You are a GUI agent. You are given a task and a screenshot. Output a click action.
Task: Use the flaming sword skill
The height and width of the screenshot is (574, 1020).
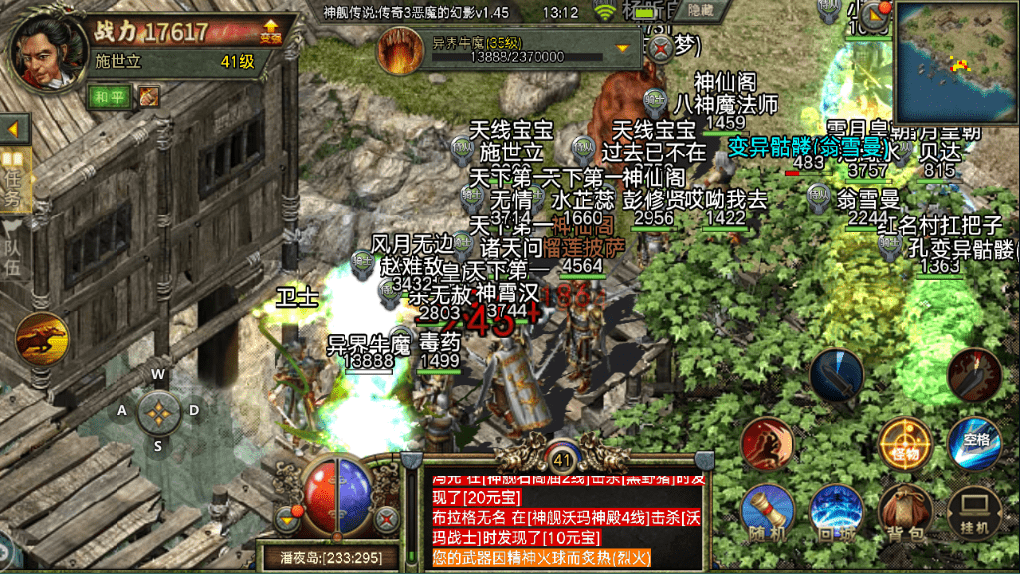pos(973,375)
